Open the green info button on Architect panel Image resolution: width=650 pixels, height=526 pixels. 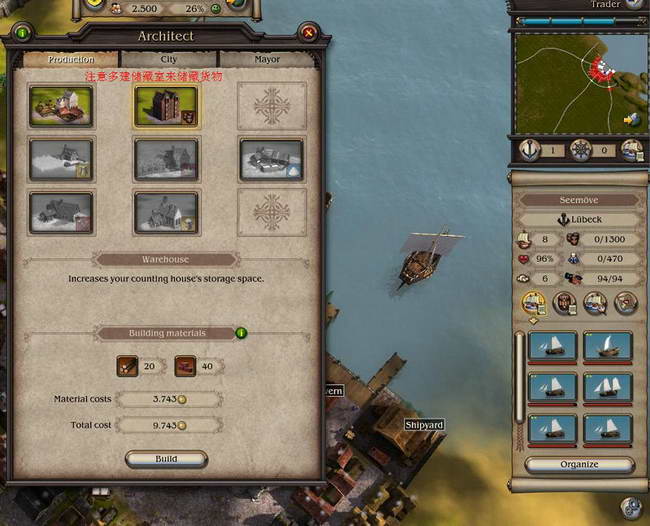pos(22,33)
